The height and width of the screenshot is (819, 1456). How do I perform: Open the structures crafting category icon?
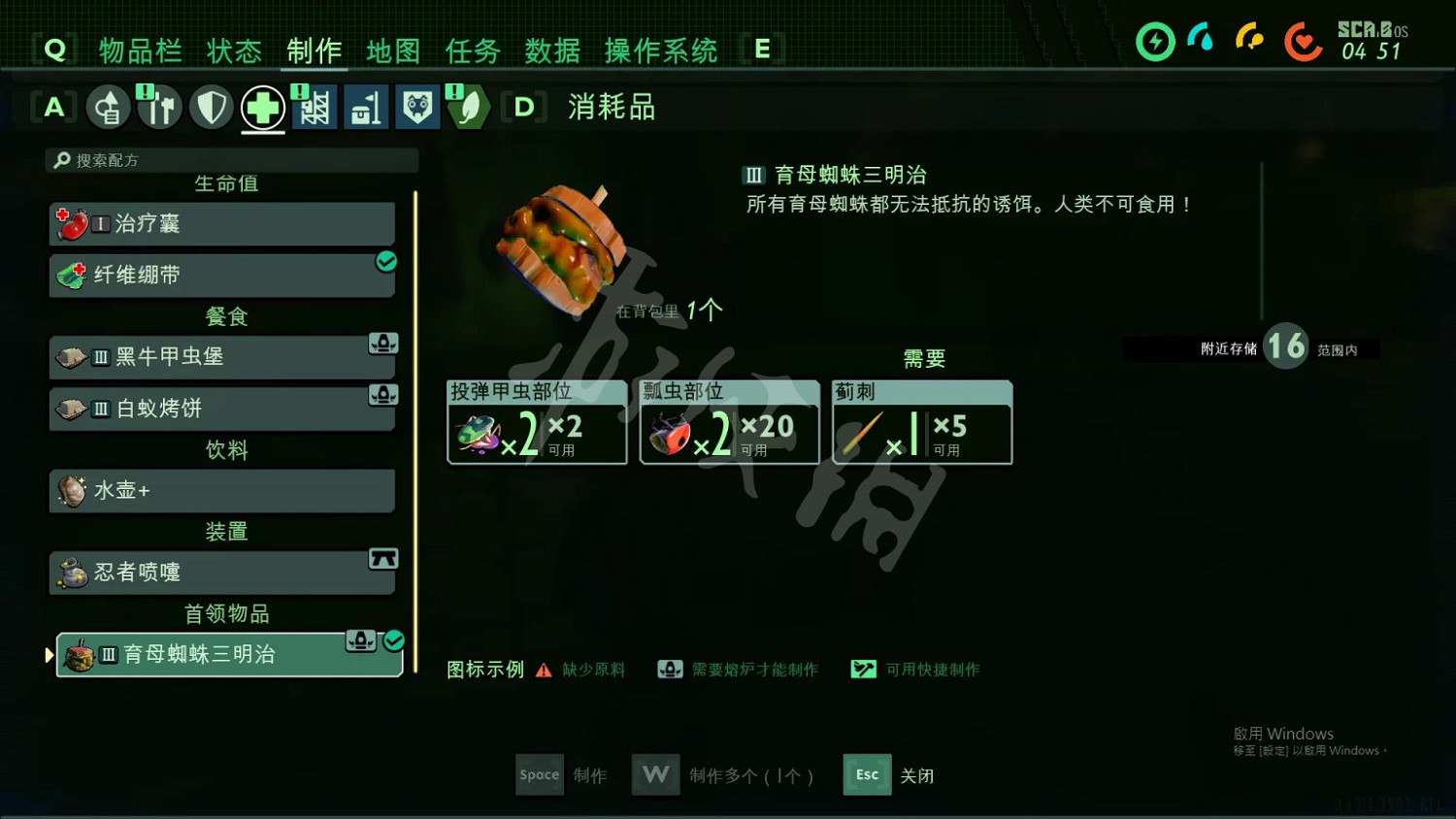click(314, 107)
